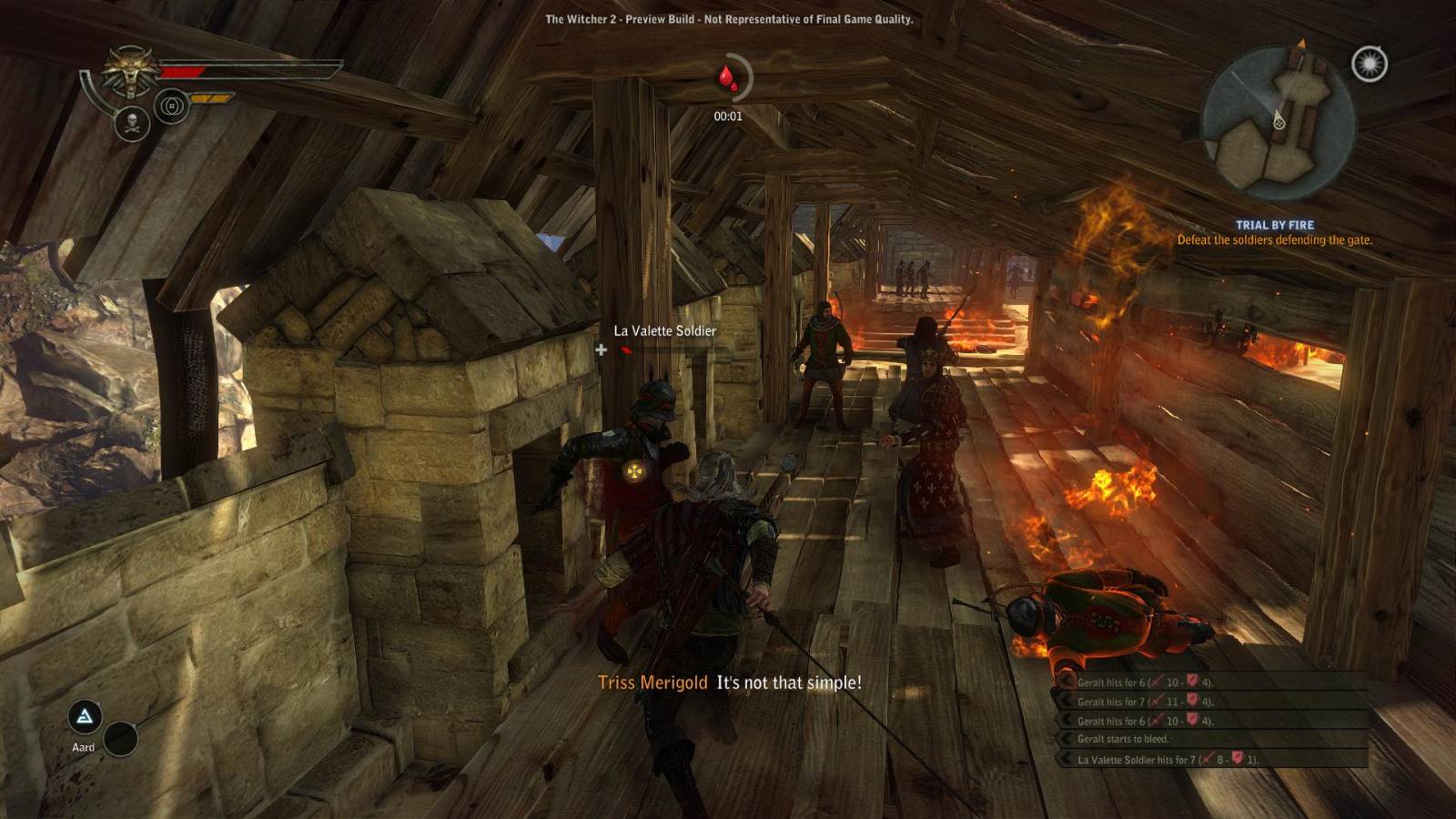1456x819 pixels.
Task: Click the sun time-of-day icon
Action: pyautogui.click(x=1369, y=64)
